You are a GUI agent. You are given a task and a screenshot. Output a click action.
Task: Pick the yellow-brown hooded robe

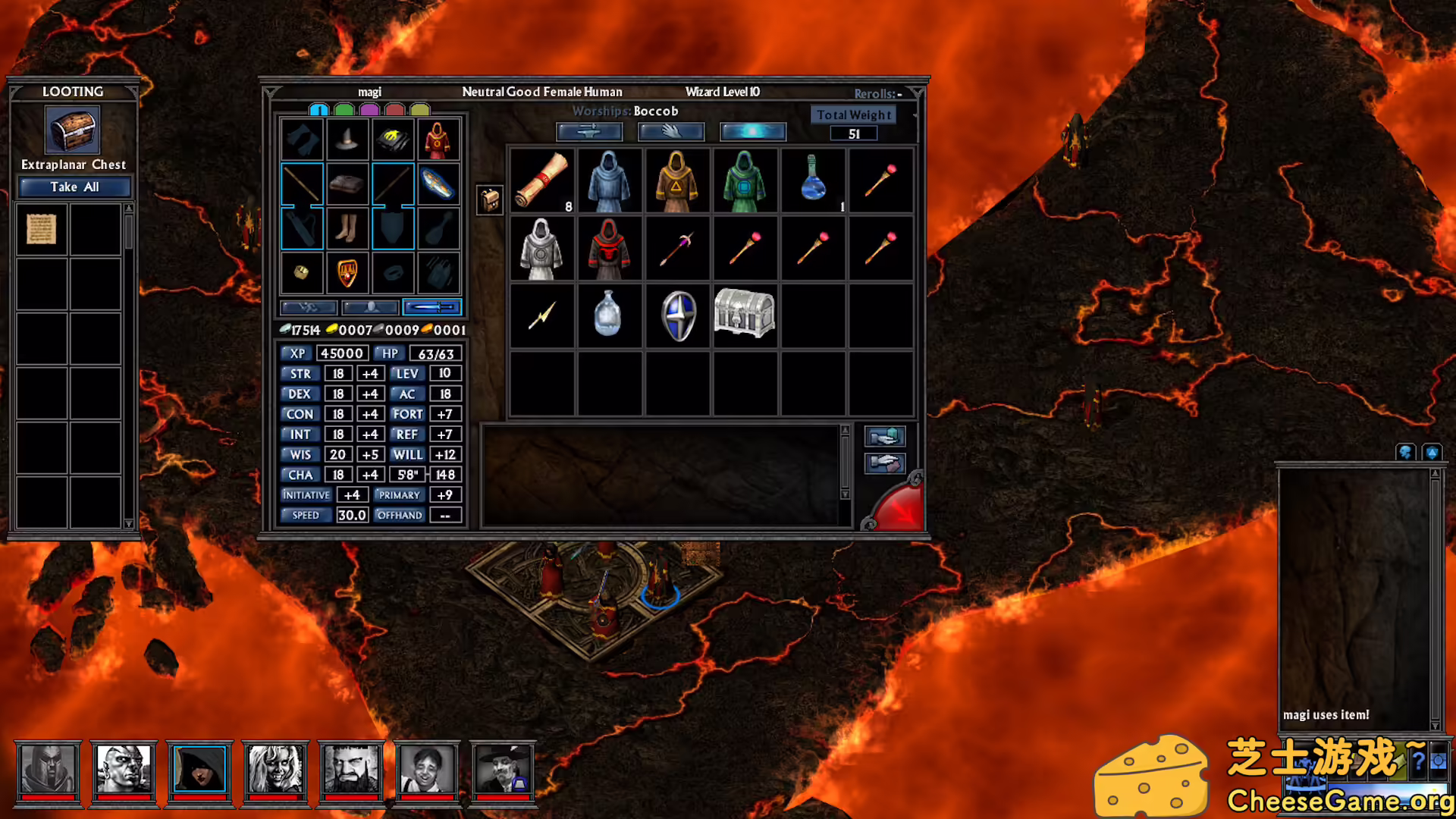point(676,180)
